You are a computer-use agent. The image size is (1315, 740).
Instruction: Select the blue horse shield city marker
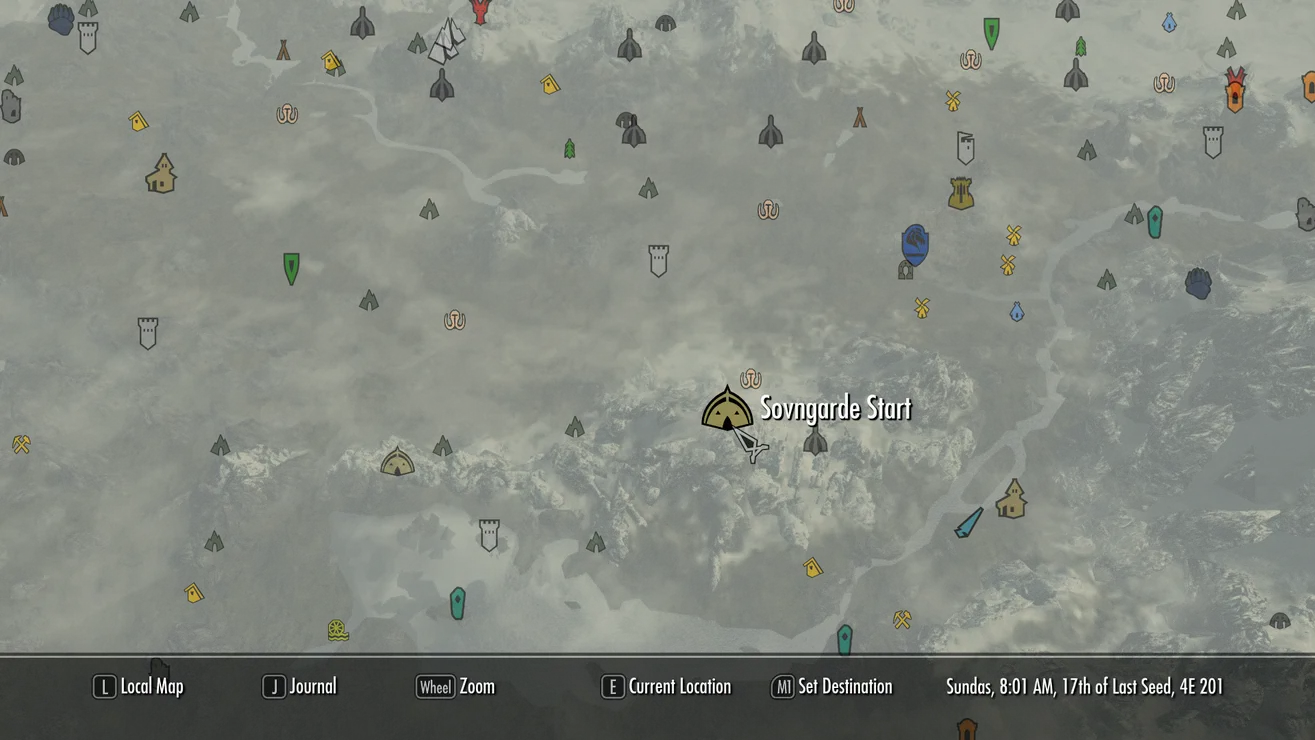pyautogui.click(x=915, y=245)
